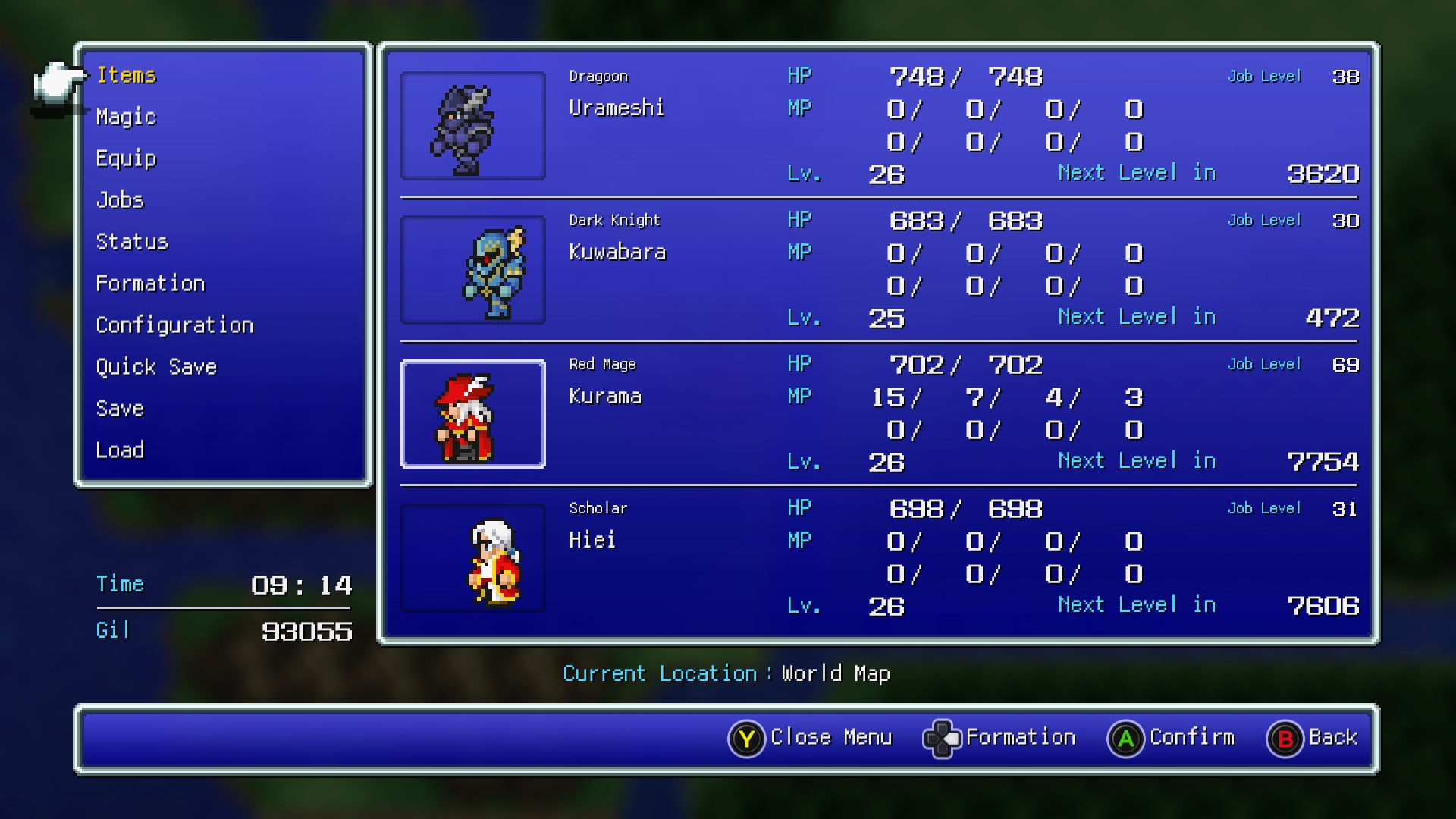1456x819 pixels.
Task: Select Quick Save
Action: 156,367
